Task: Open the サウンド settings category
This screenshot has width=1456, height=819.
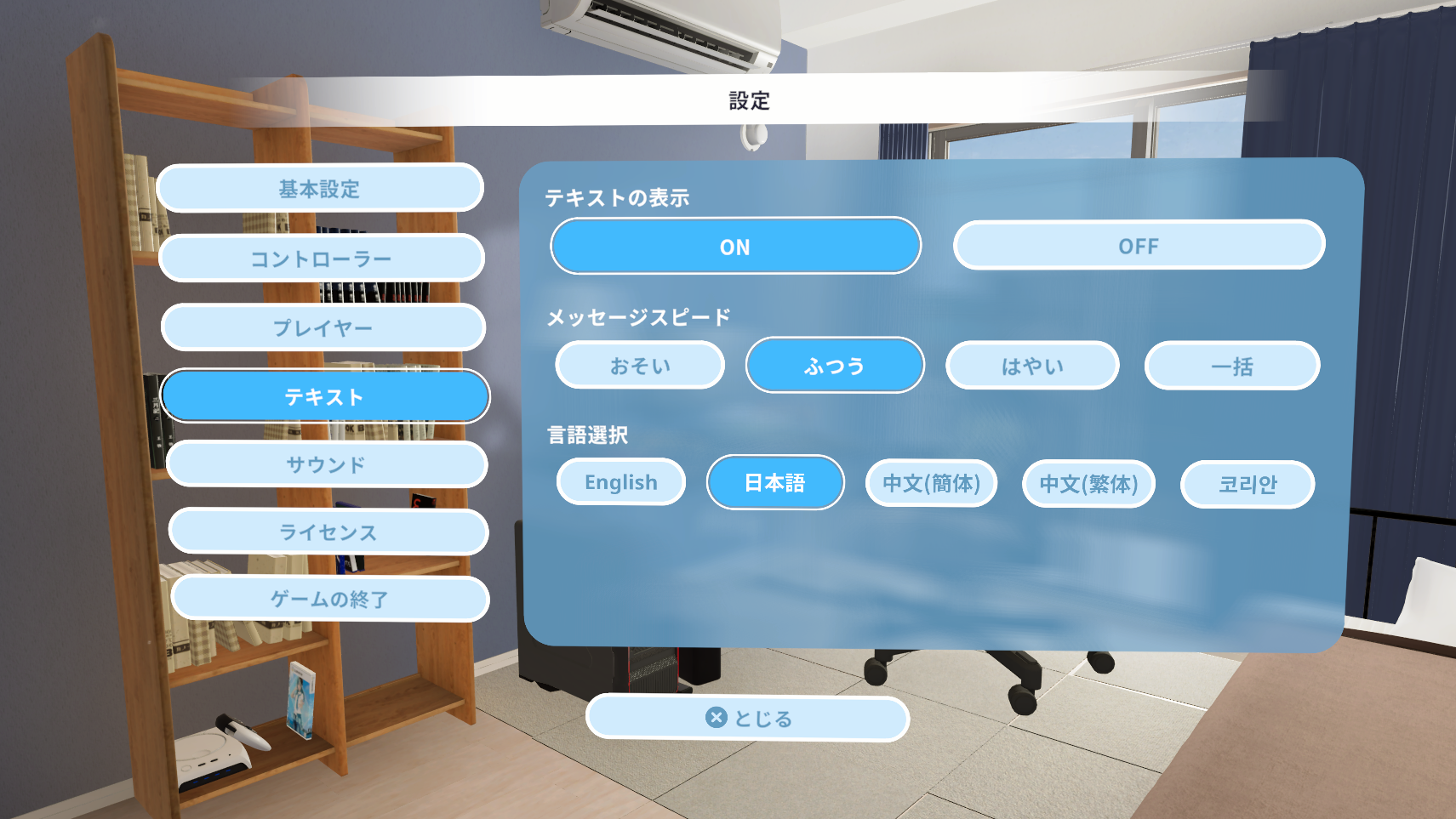Action: (x=327, y=464)
